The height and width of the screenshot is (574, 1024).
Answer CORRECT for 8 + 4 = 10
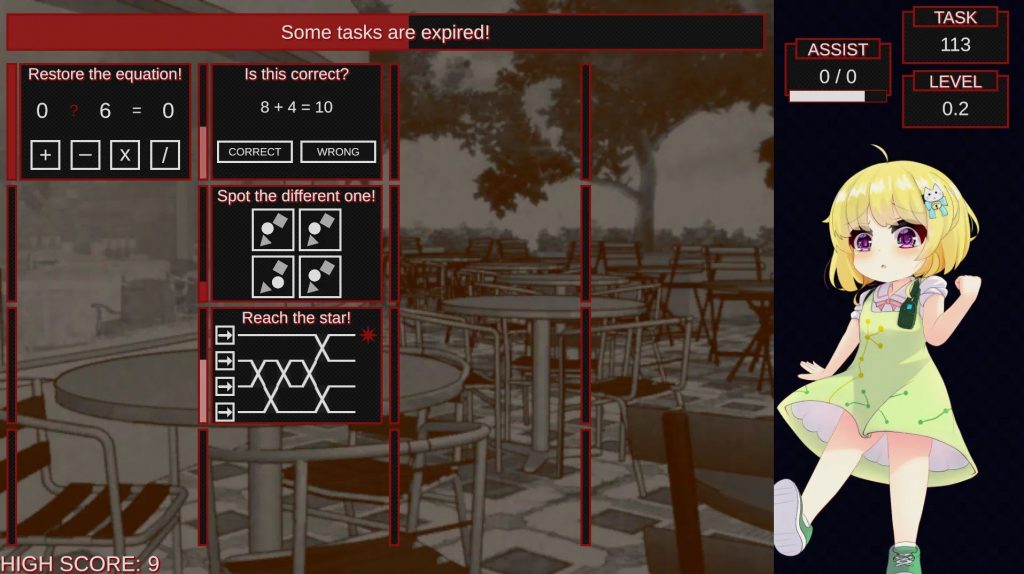tap(255, 152)
